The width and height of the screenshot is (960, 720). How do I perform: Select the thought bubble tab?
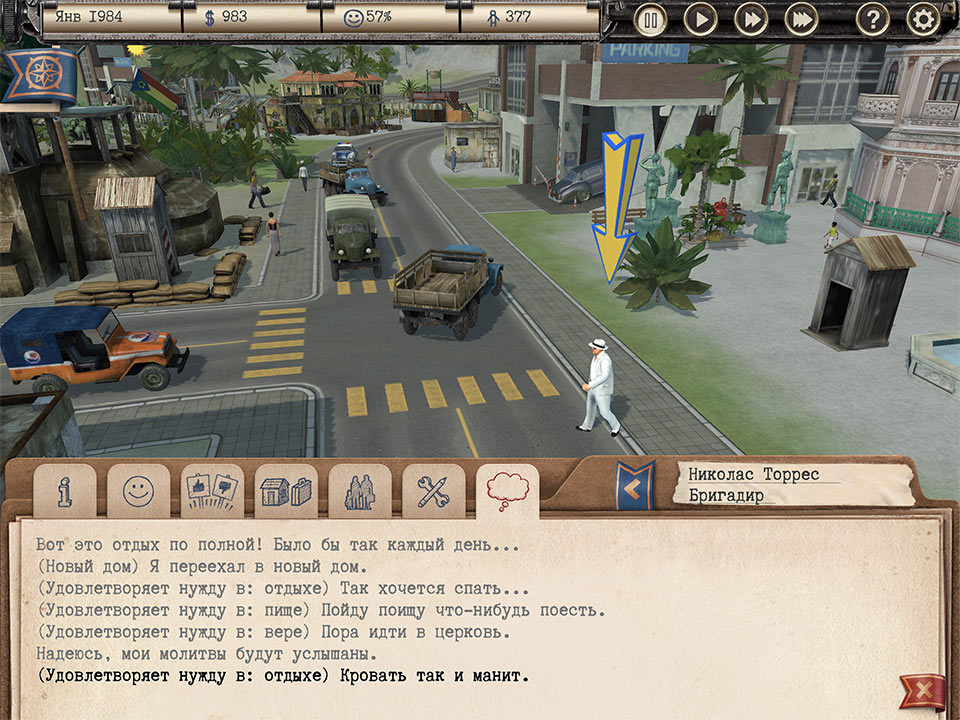pos(507,490)
